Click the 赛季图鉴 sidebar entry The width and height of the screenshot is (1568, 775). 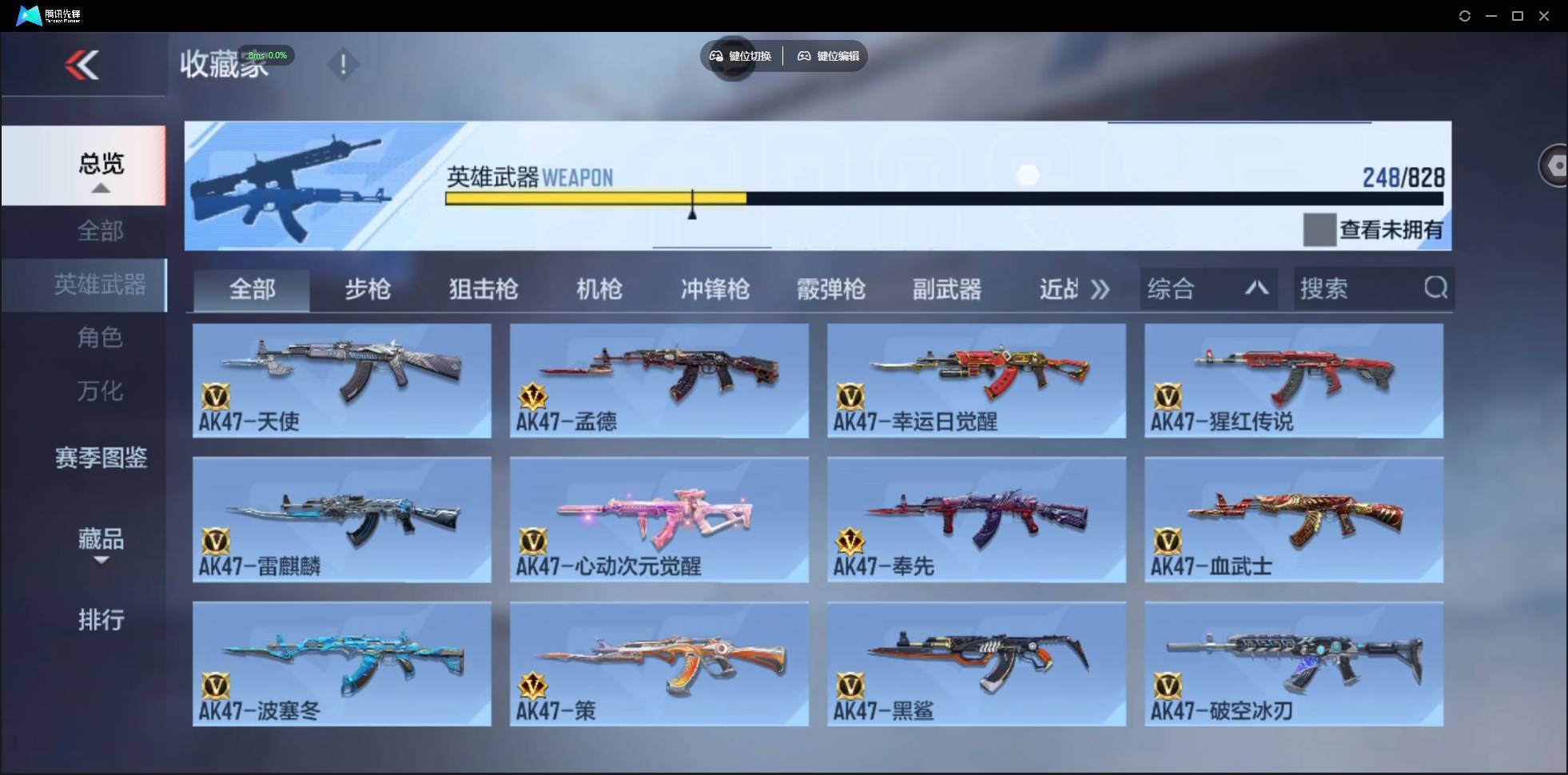tap(101, 458)
